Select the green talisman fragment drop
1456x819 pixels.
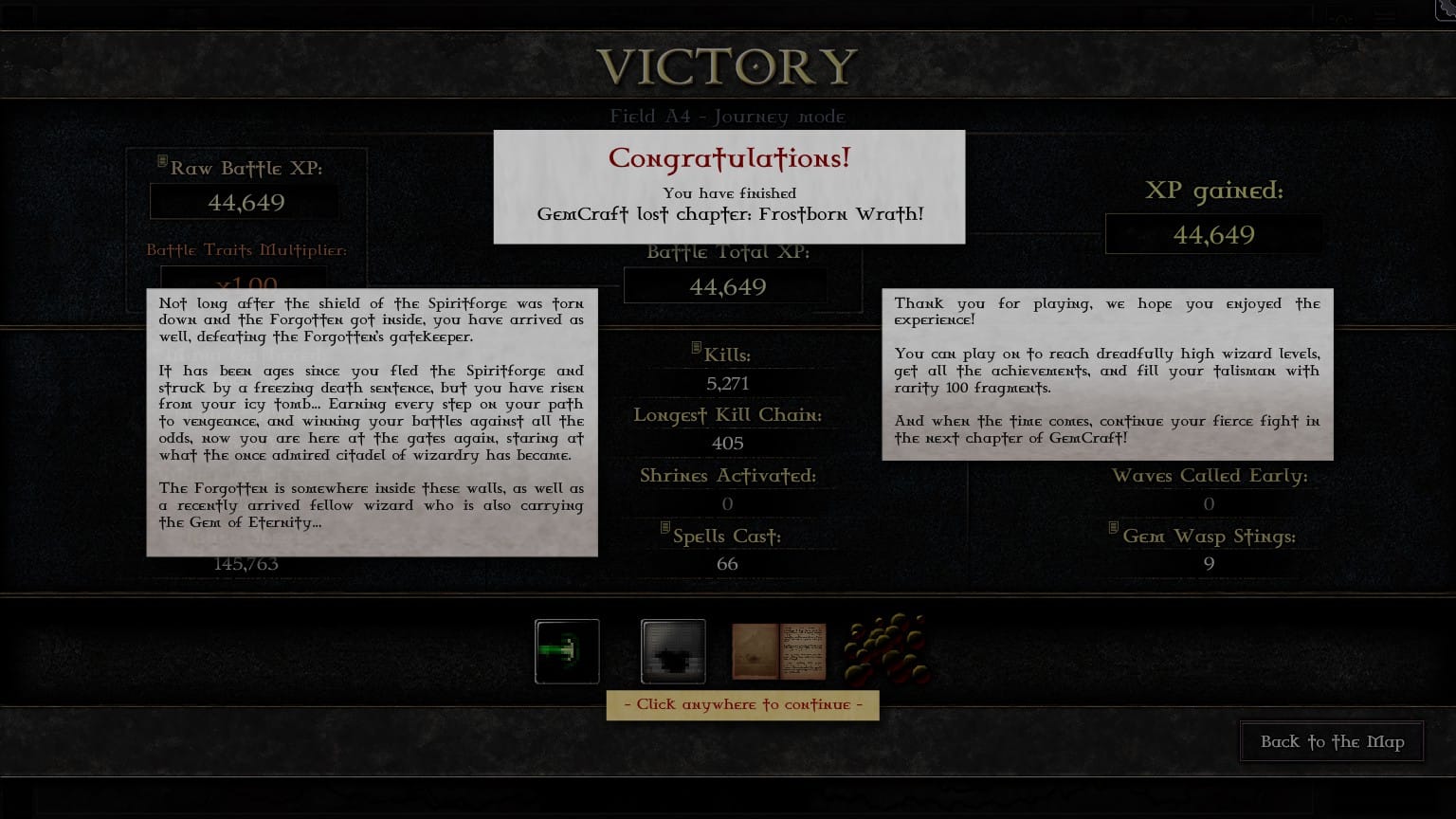coord(567,651)
